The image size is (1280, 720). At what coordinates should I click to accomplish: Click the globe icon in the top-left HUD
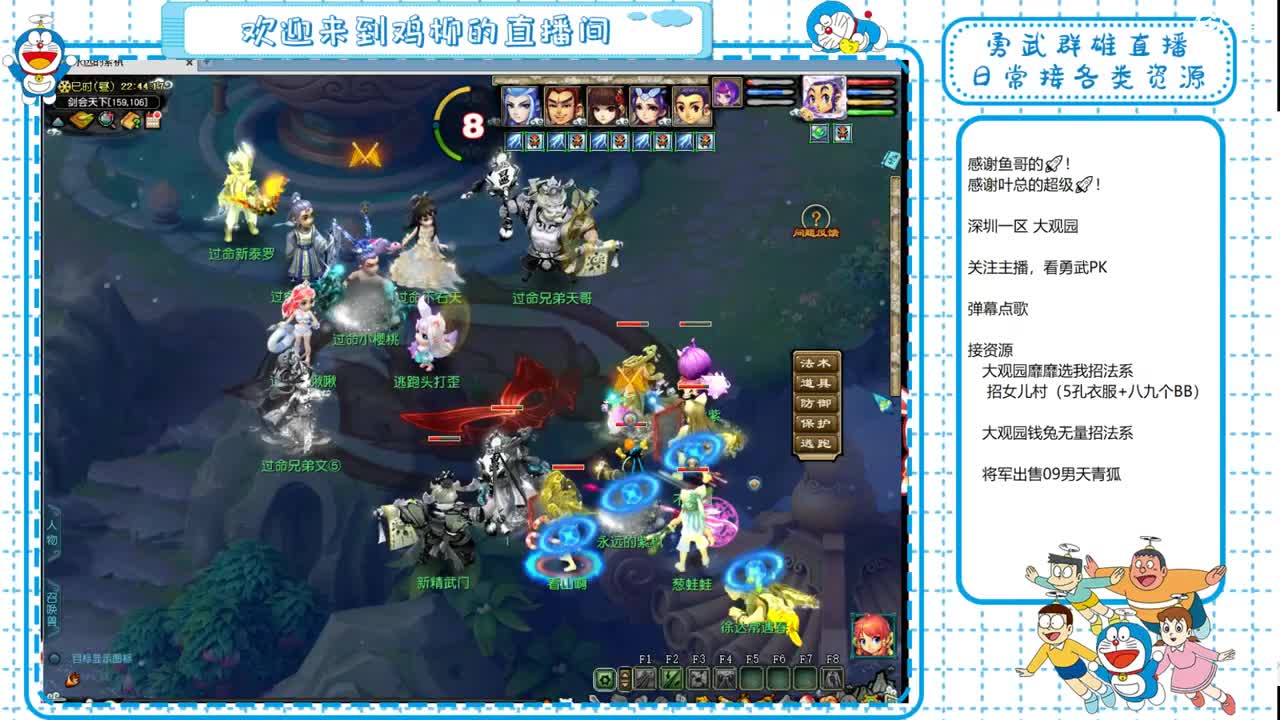(106, 120)
